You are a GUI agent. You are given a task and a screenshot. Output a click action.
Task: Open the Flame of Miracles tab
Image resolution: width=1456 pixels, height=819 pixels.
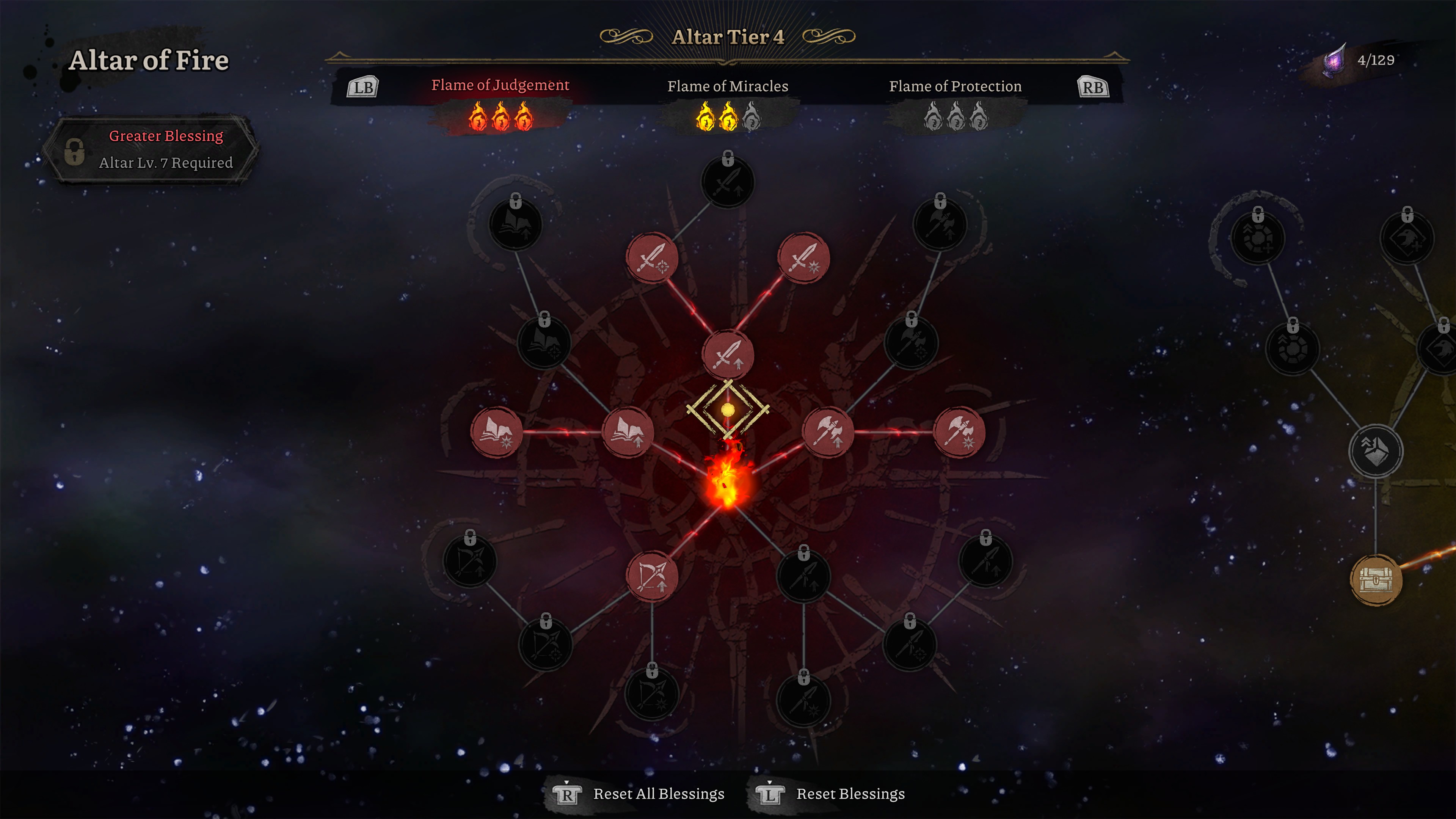tap(728, 87)
